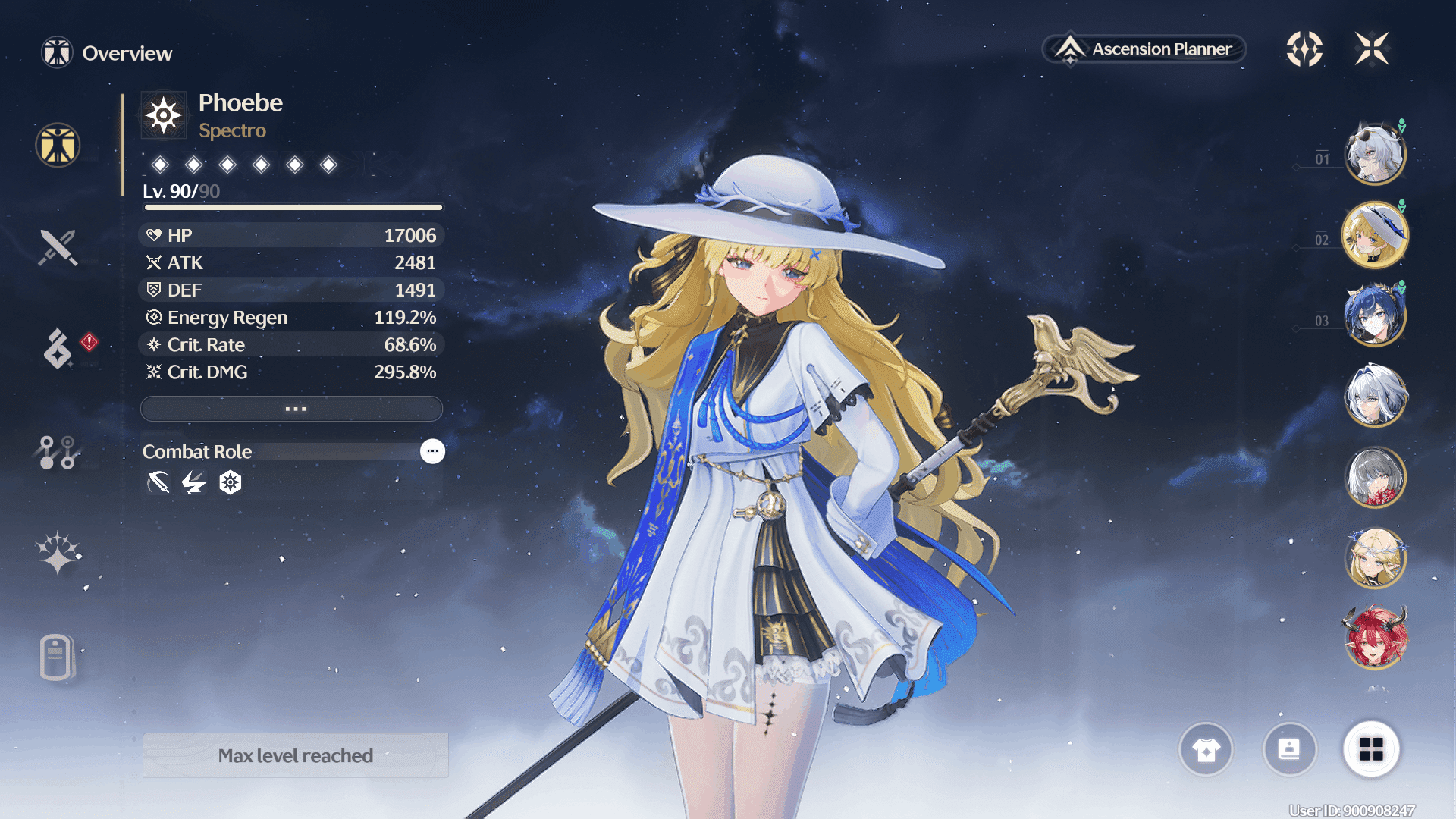This screenshot has height=819, width=1456.
Task: Open the bottom capsule-shaped sidebar tab
Action: pyautogui.click(x=56, y=657)
